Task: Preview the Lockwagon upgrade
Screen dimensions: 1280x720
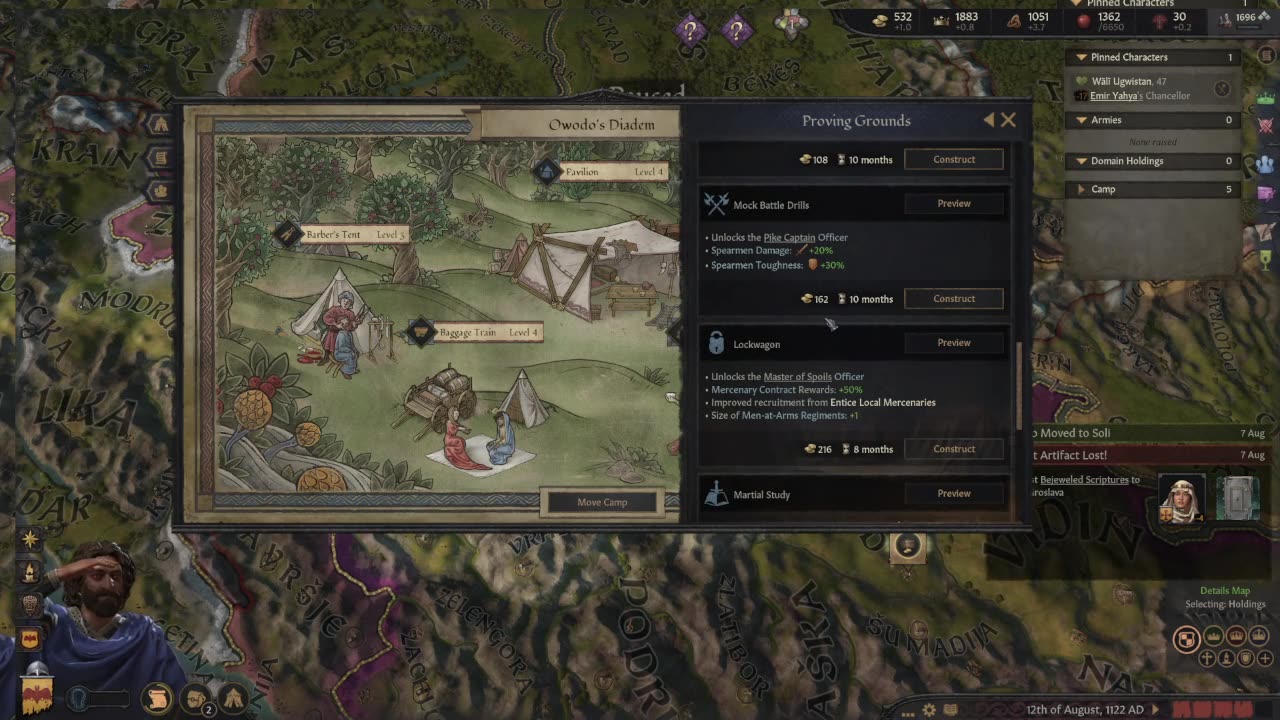Action: coord(953,343)
